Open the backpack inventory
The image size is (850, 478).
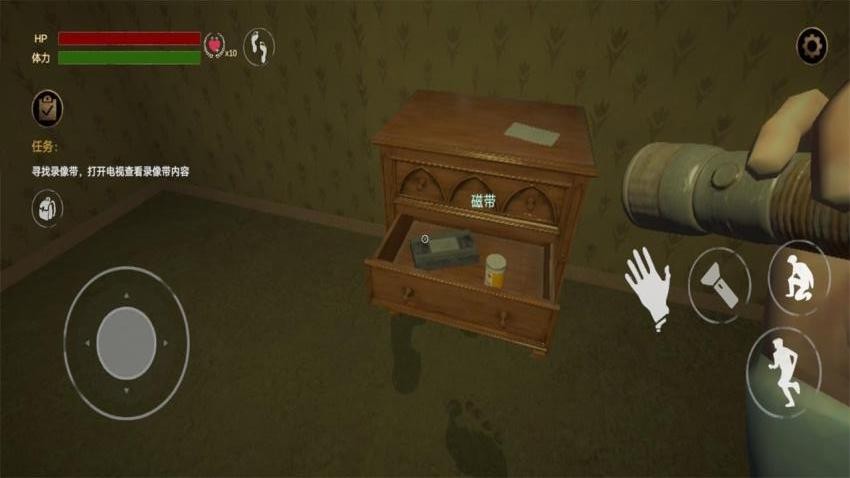coord(47,208)
